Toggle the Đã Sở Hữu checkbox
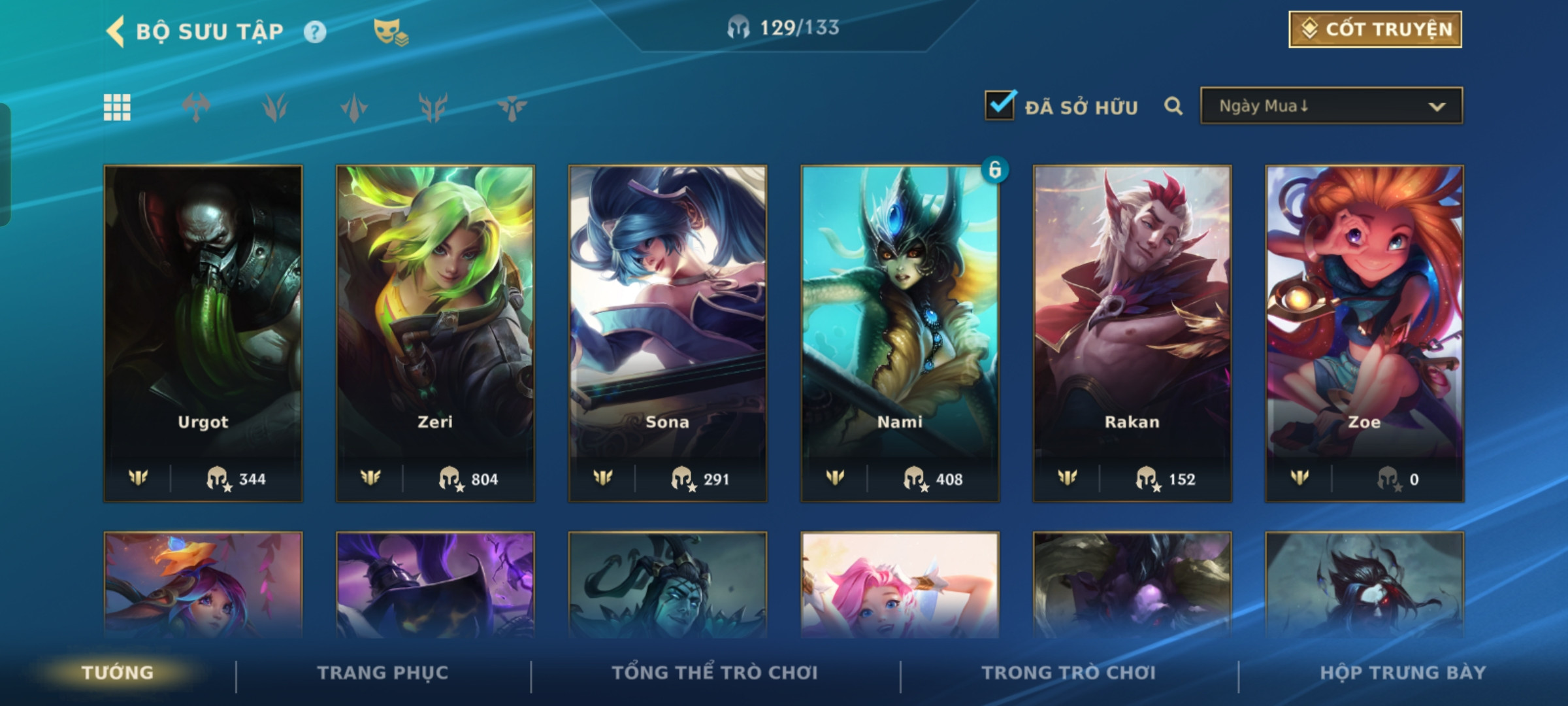1568x706 pixels. coord(1000,106)
